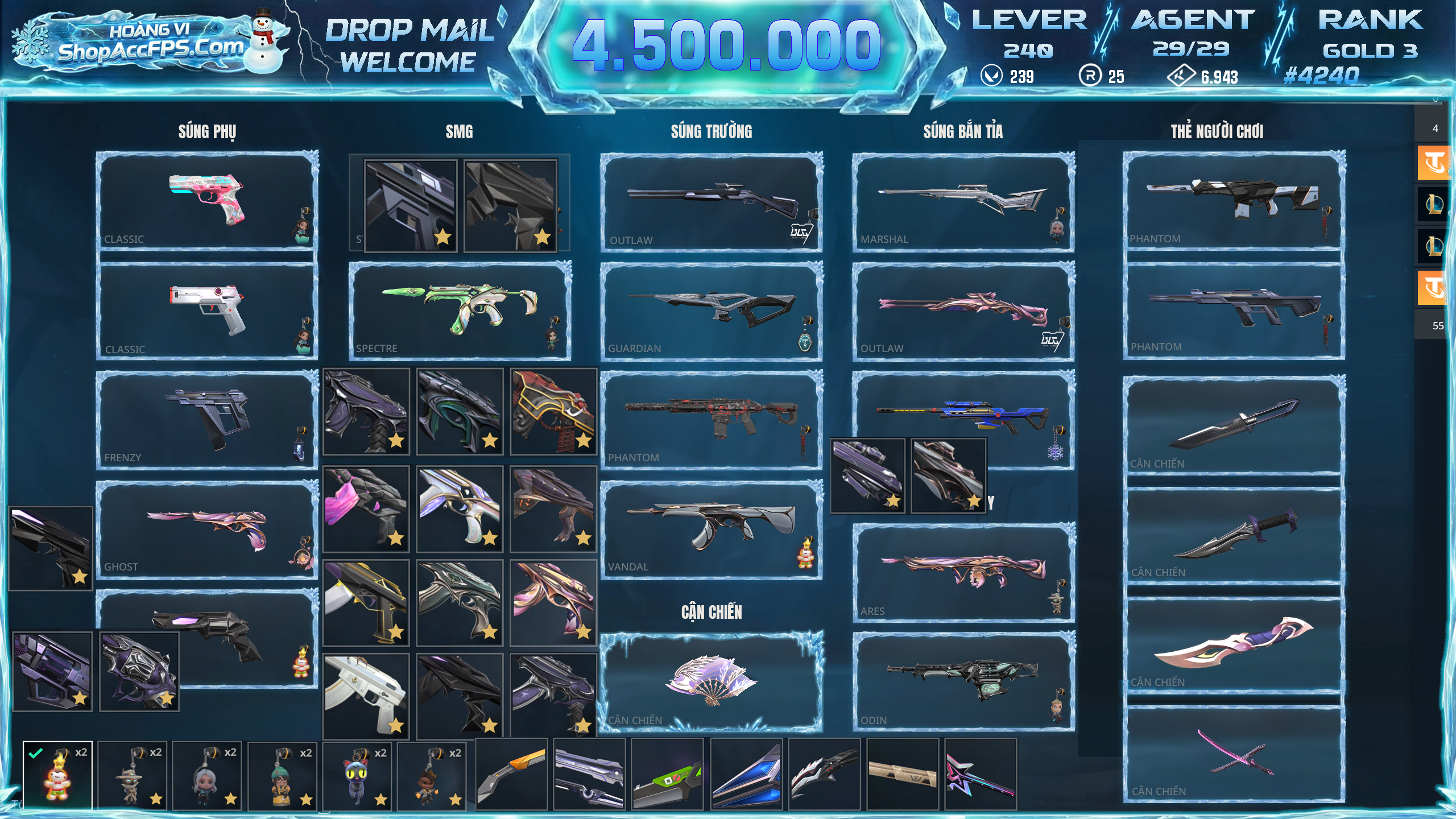Select the white-and-black Phantom skin card
This screenshot has height=819, width=1456.
click(x=1234, y=200)
